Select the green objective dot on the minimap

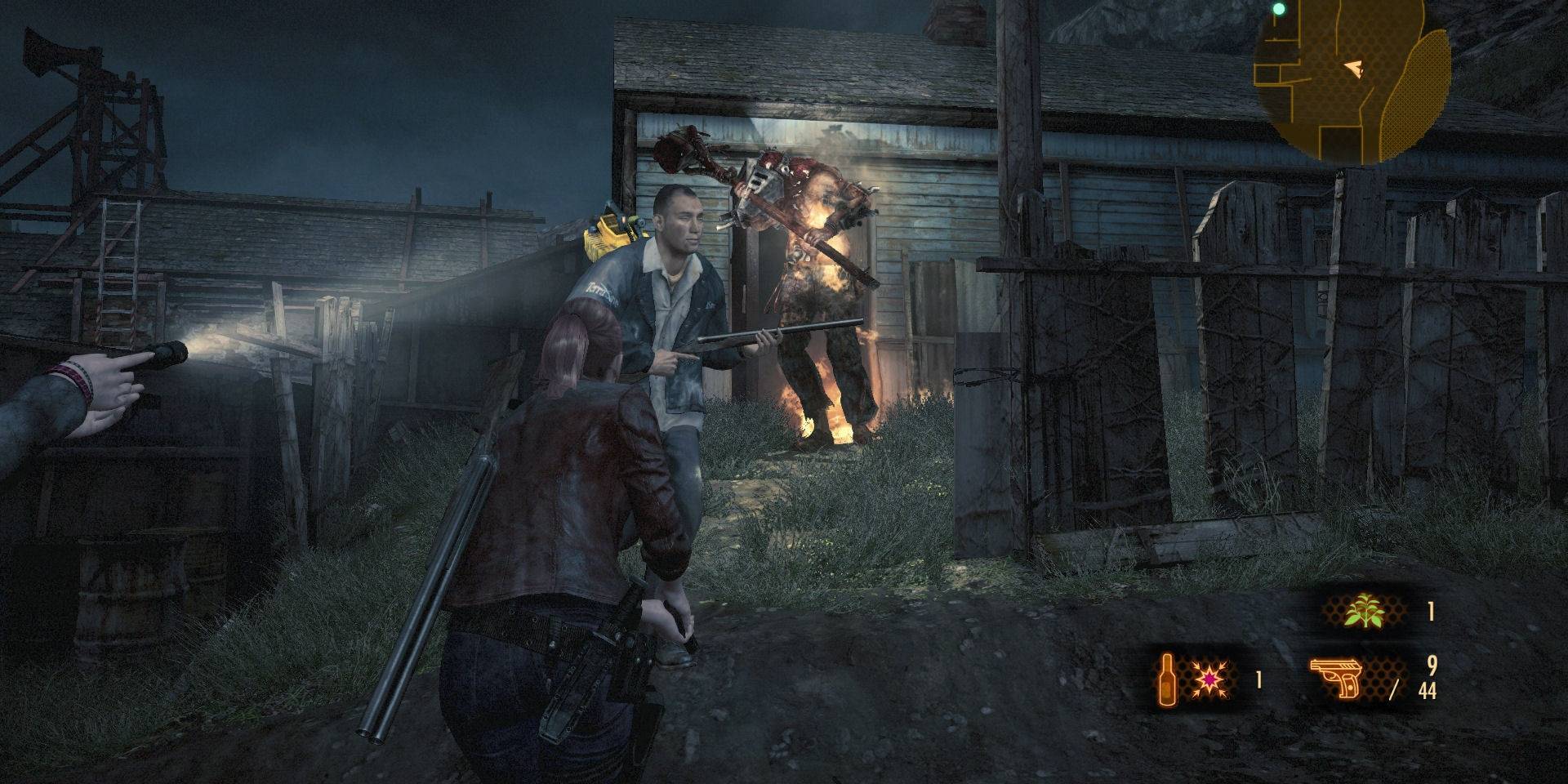(1278, 10)
